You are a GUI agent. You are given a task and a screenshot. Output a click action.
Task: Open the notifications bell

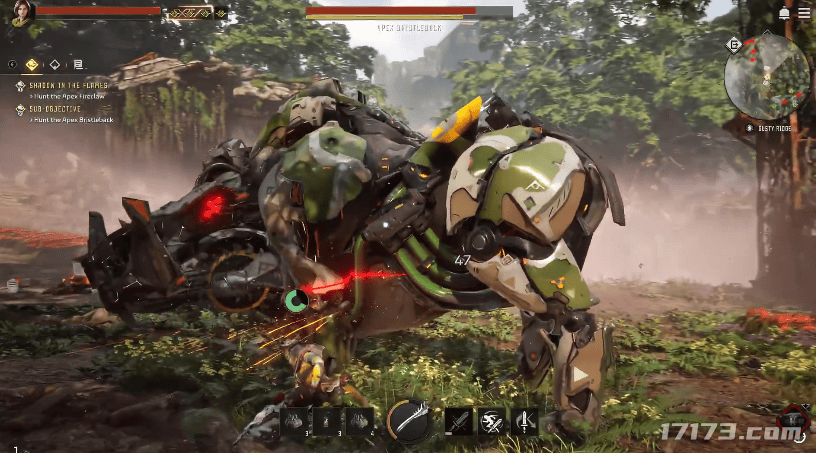point(784,13)
